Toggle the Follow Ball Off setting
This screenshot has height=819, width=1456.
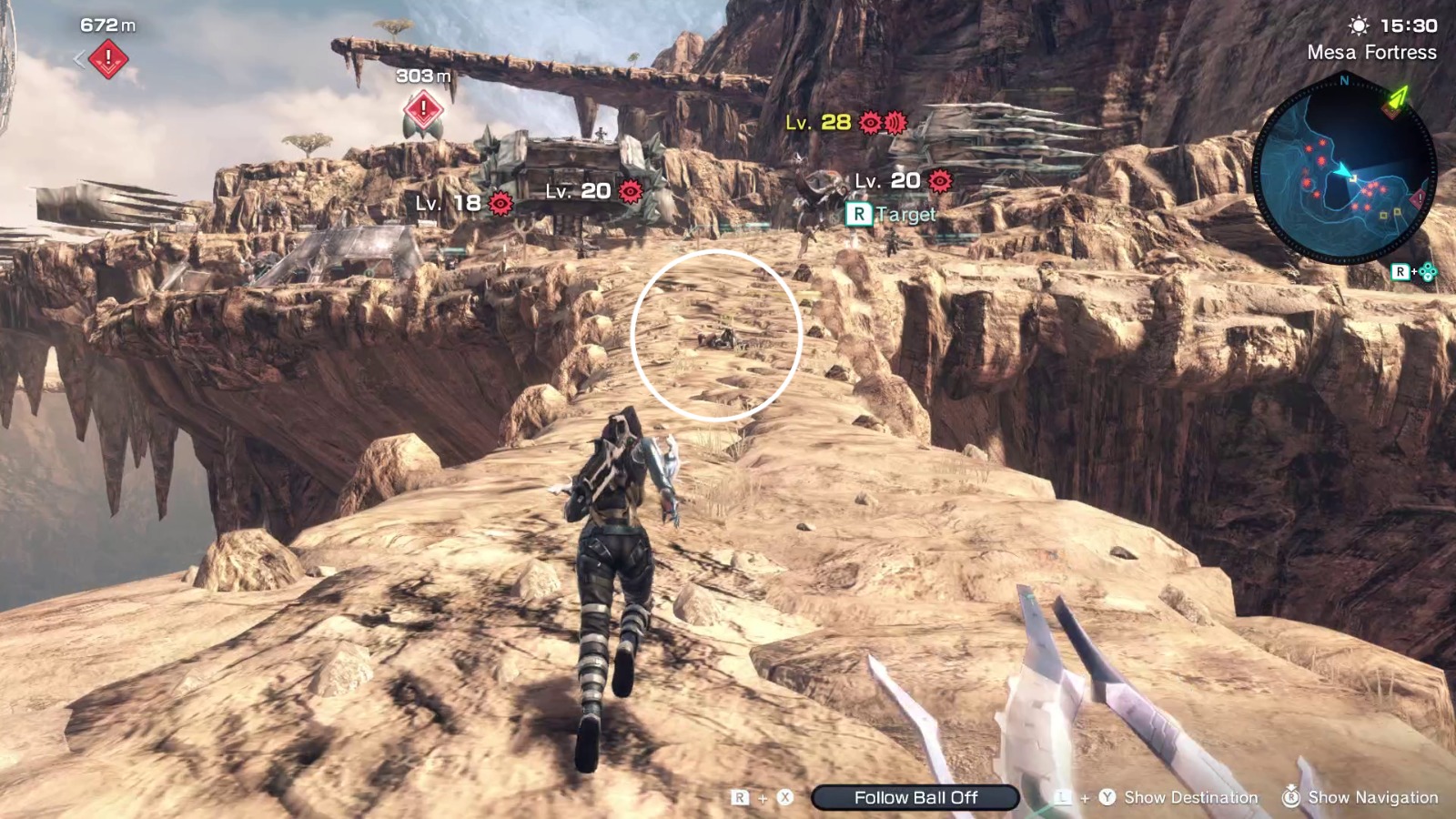[914, 797]
